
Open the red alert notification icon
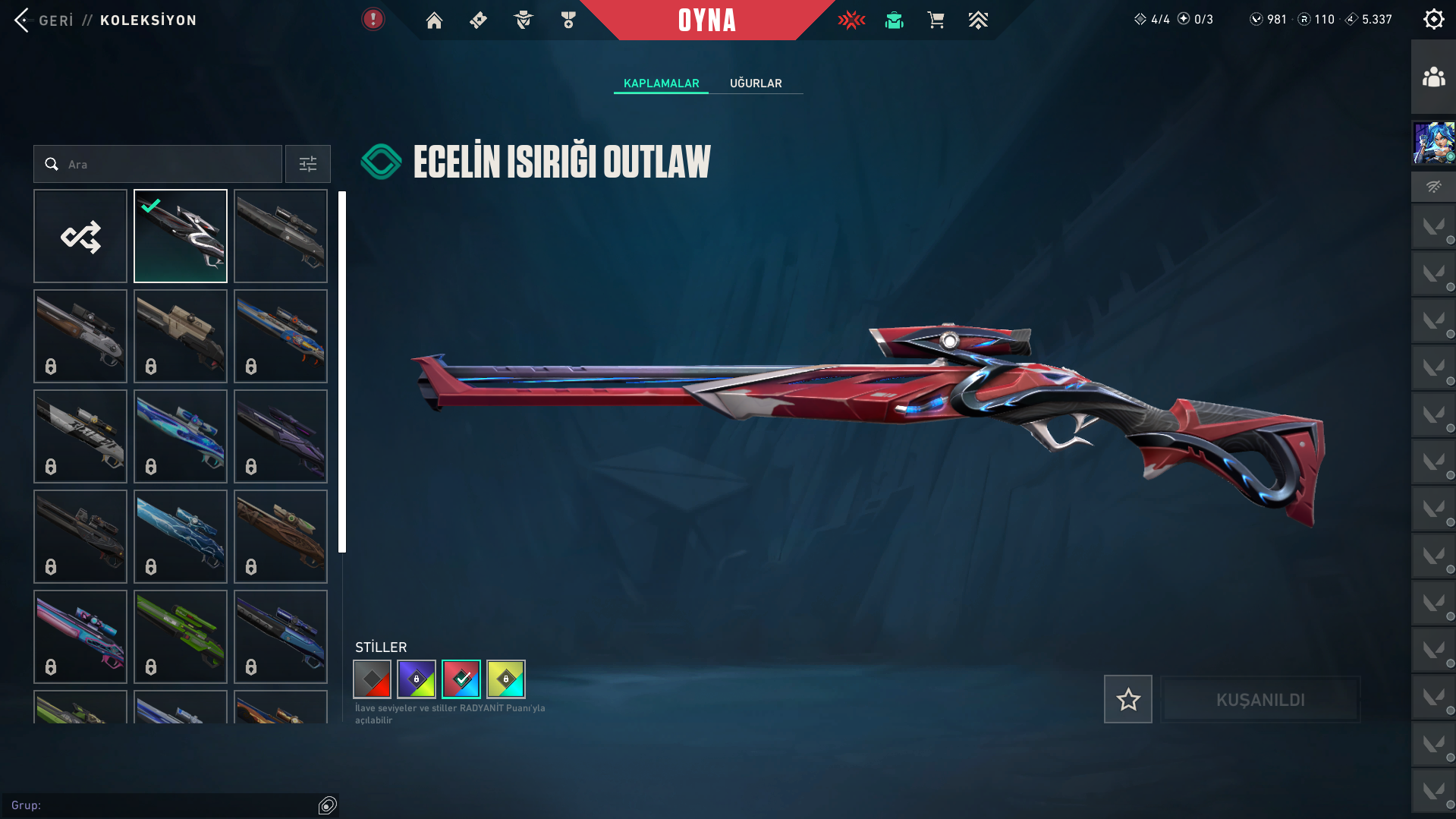[373, 19]
